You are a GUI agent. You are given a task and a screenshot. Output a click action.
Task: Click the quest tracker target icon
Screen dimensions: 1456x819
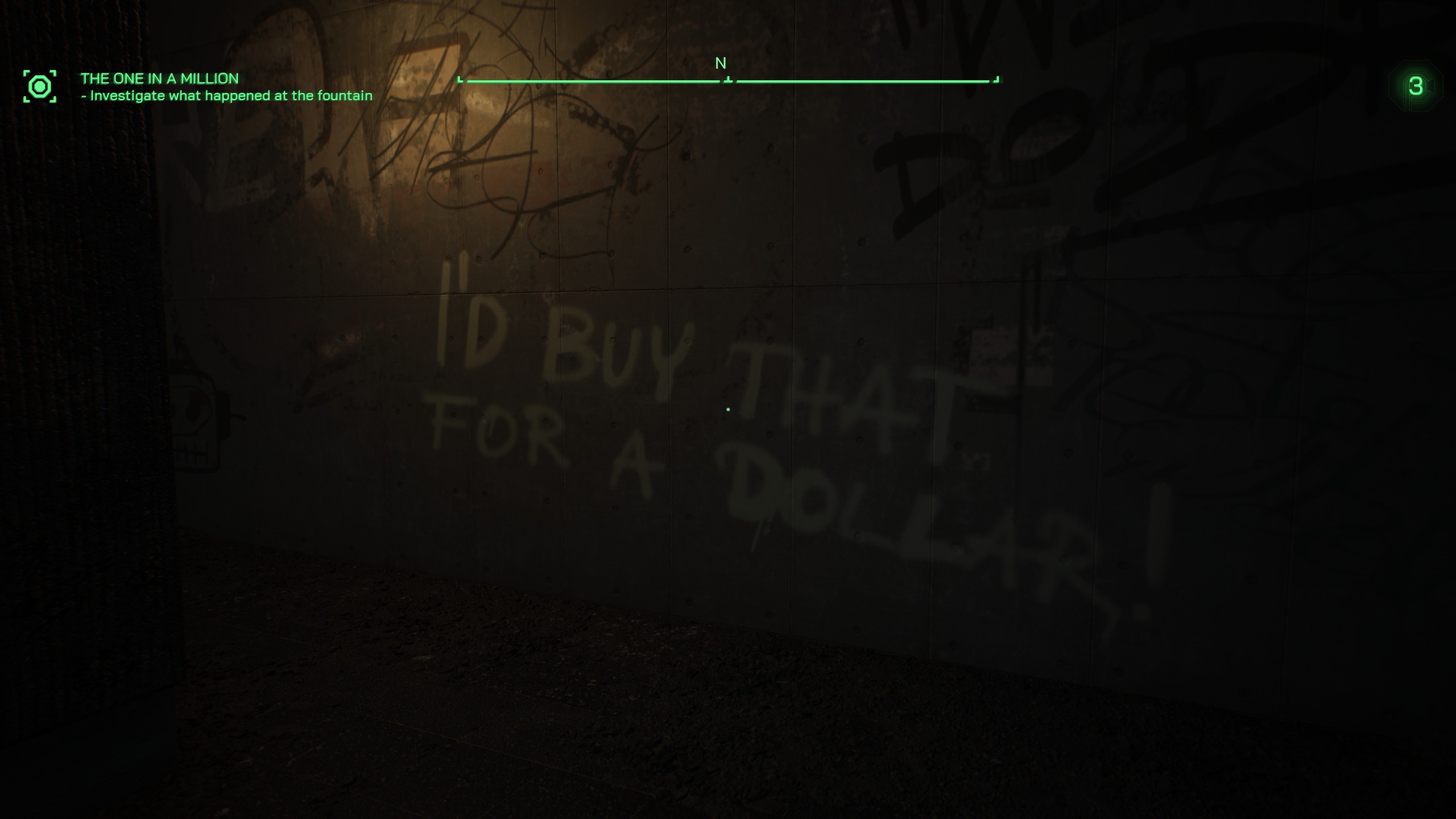click(x=40, y=86)
